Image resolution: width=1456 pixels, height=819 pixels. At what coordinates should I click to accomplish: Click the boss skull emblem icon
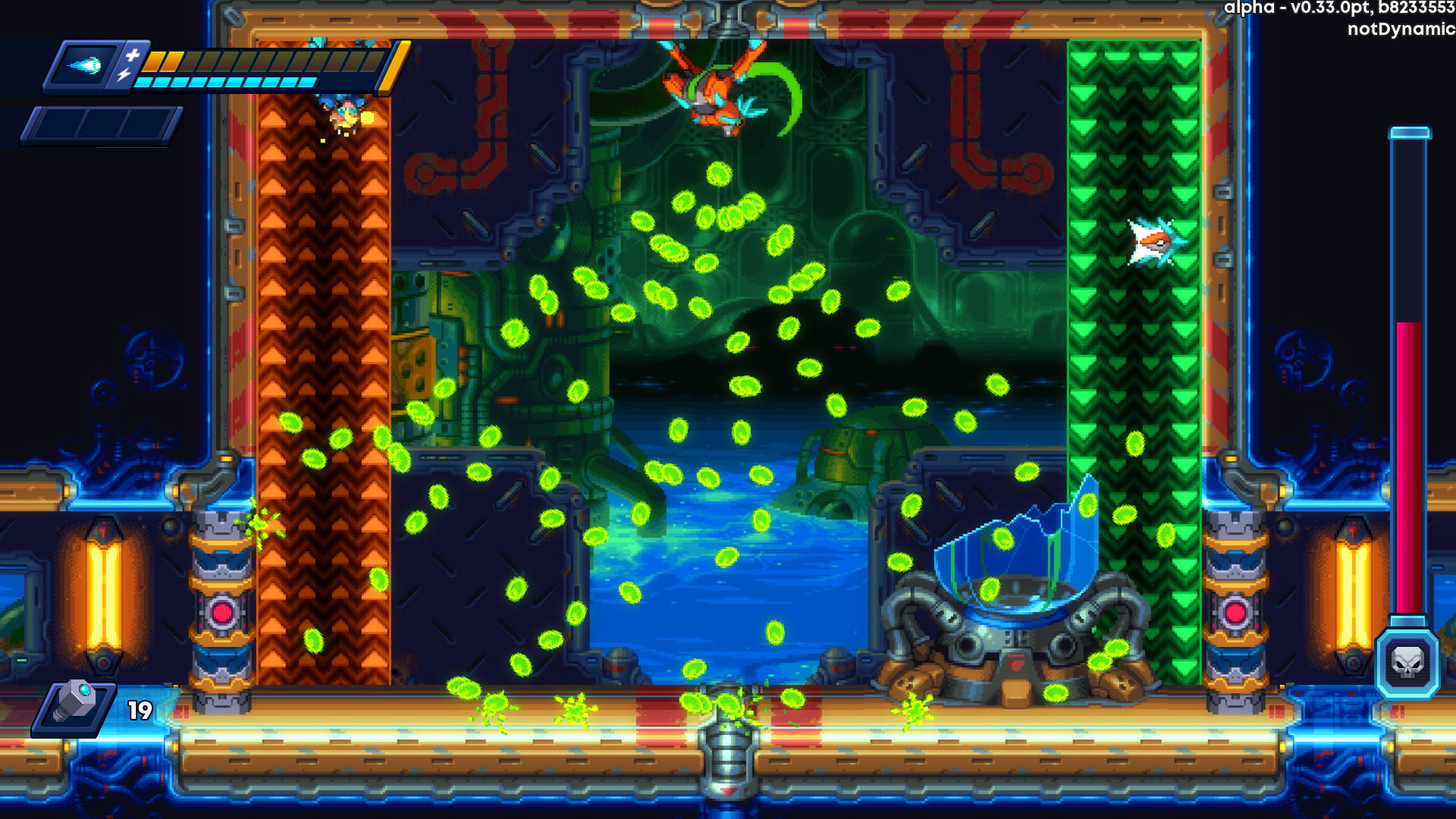click(1407, 664)
